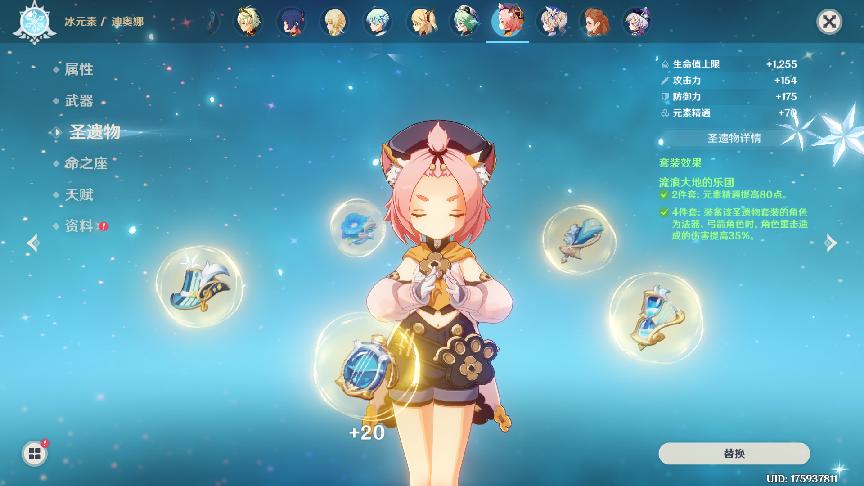
Task: Select the brown-haired character portrait
Action: point(594,21)
